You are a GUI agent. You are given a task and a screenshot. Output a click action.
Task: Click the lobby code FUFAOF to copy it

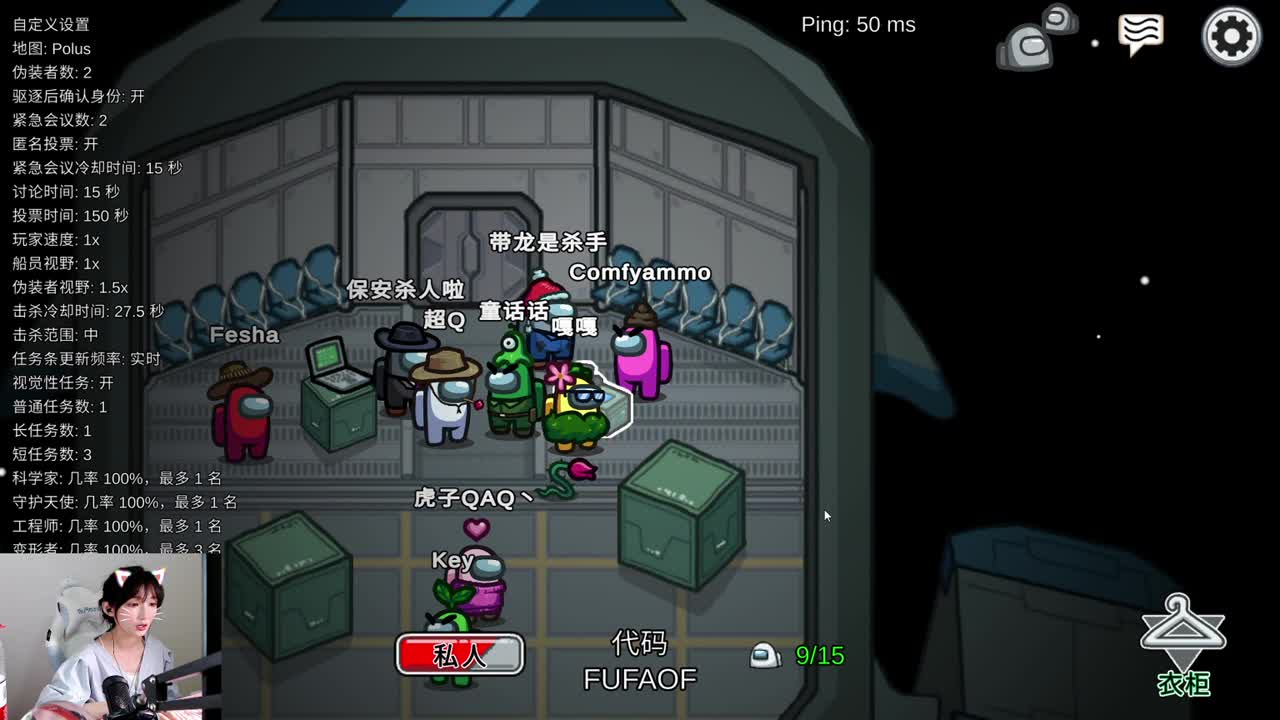tap(640, 678)
